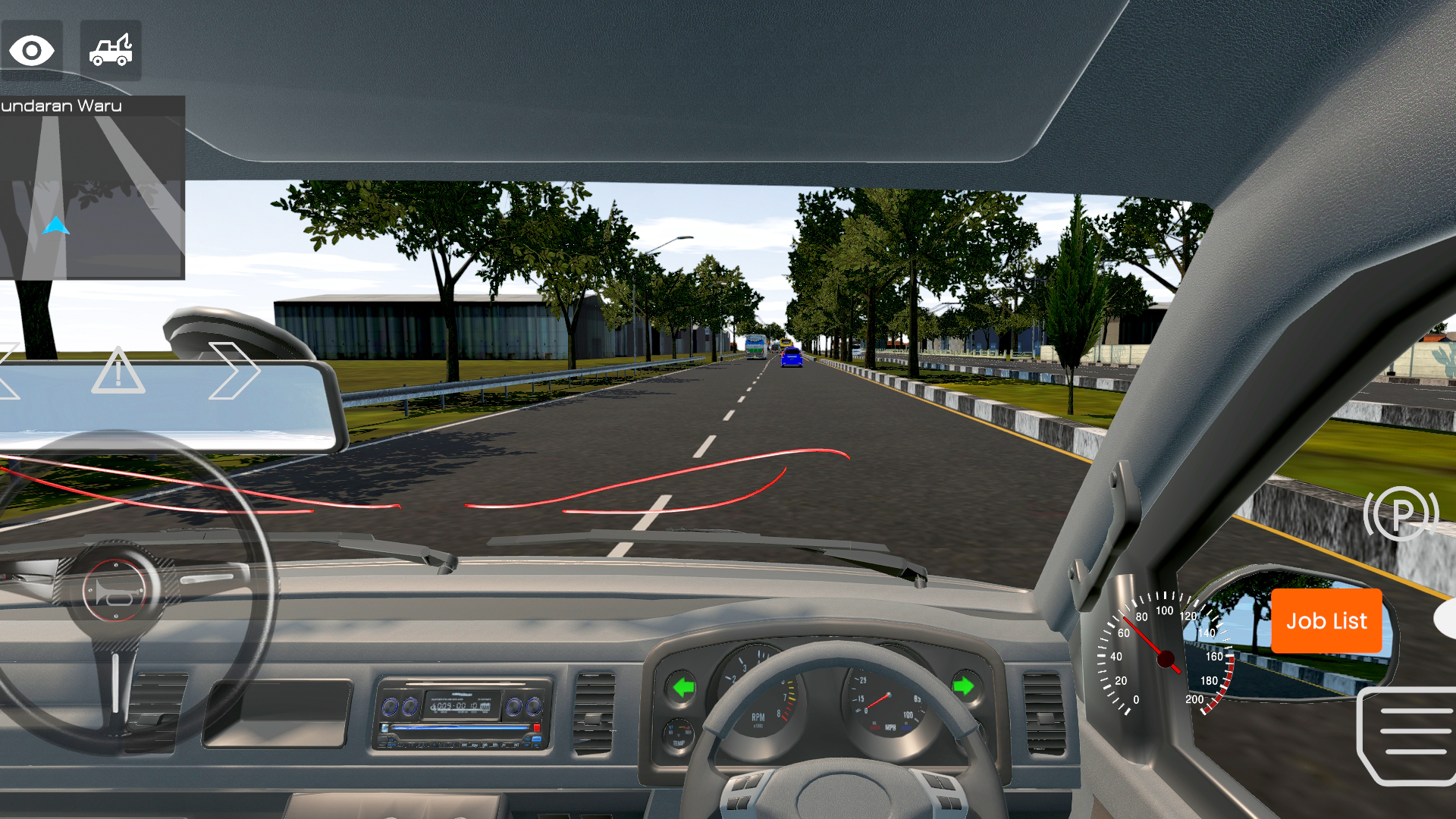Turn the left volume knob on the stereo
This screenshot has height=819, width=1456.
tap(390, 706)
